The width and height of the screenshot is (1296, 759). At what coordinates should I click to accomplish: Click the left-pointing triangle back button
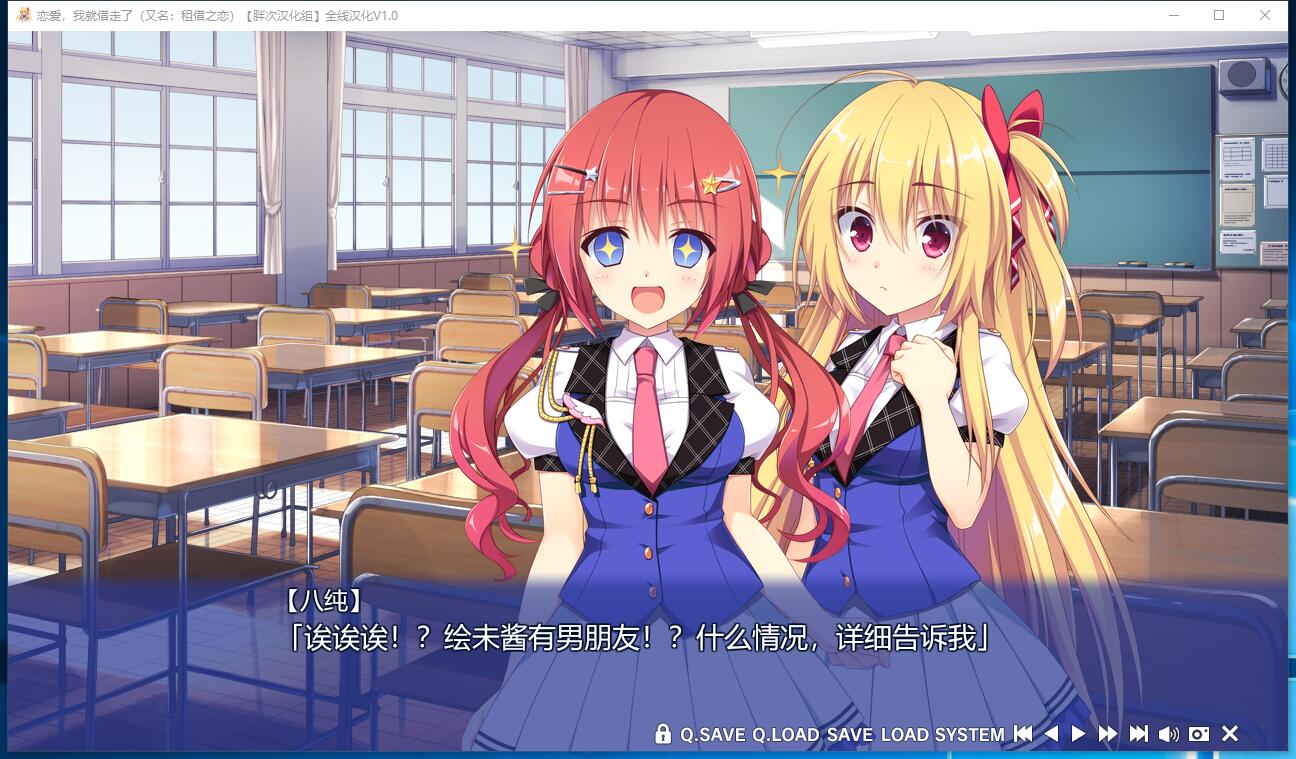pyautogui.click(x=1051, y=734)
